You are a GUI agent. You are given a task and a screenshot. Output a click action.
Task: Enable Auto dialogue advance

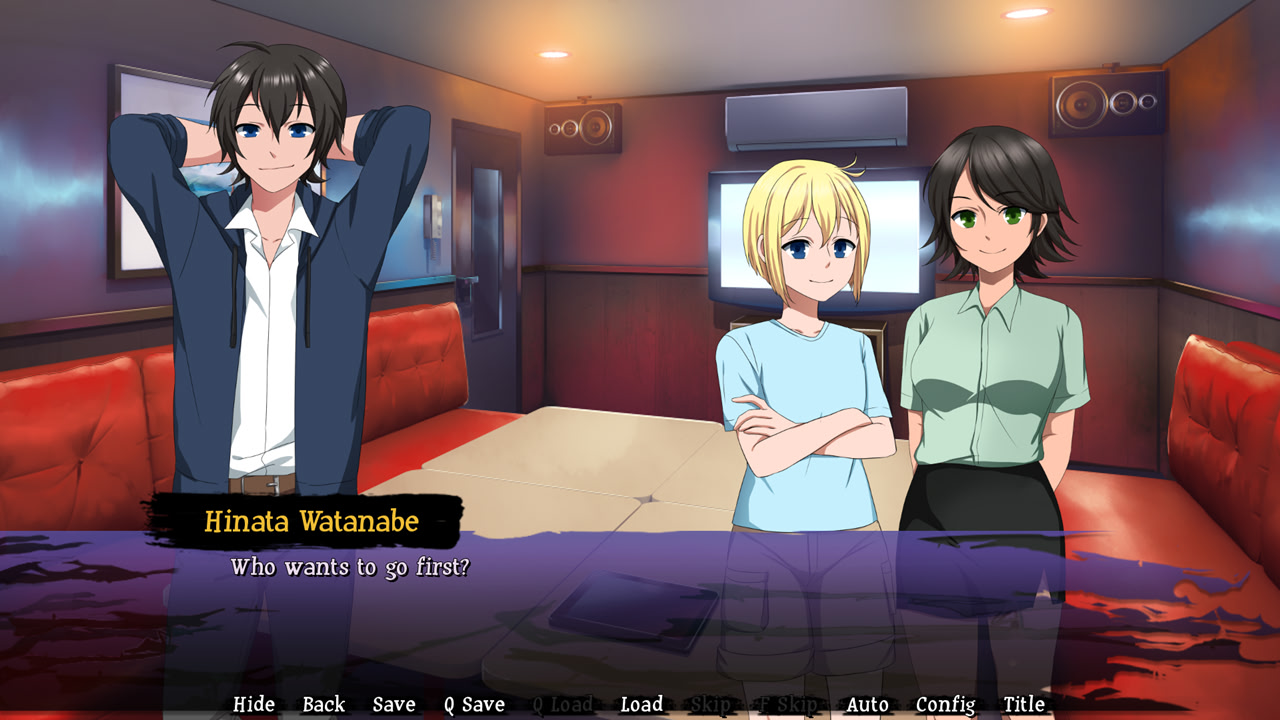tap(867, 704)
